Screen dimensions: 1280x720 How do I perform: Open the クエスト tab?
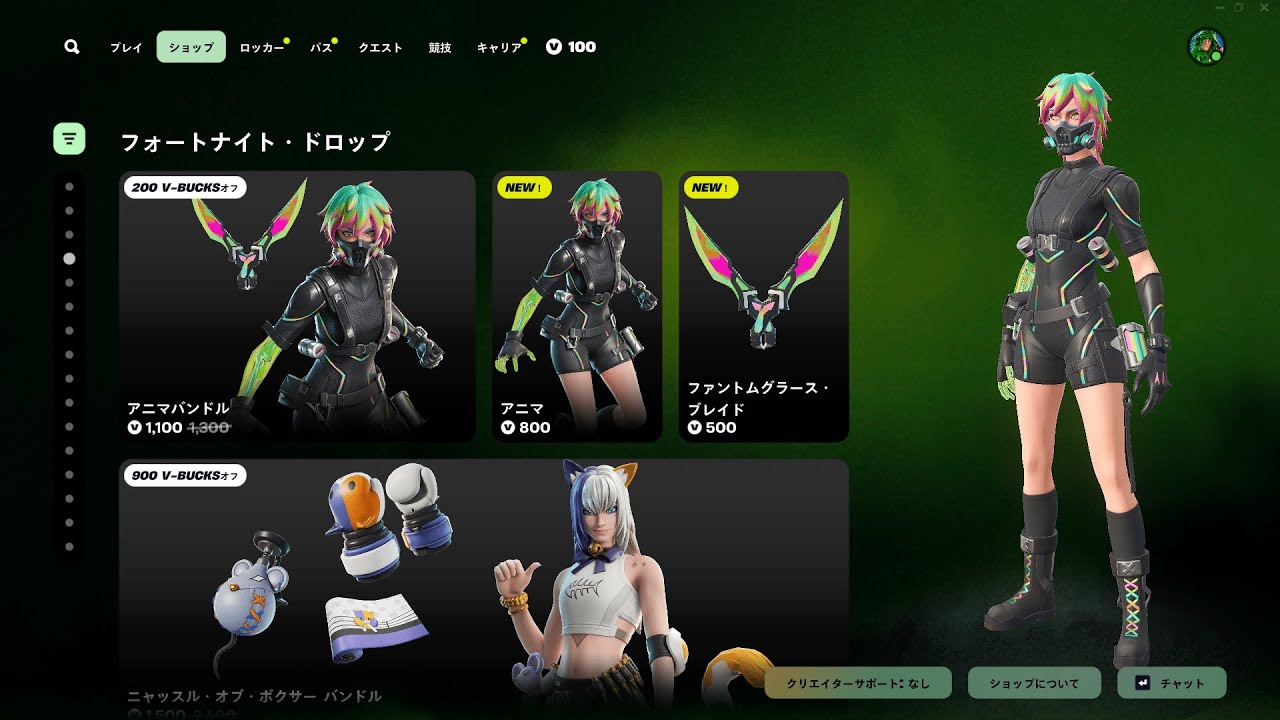coord(380,47)
